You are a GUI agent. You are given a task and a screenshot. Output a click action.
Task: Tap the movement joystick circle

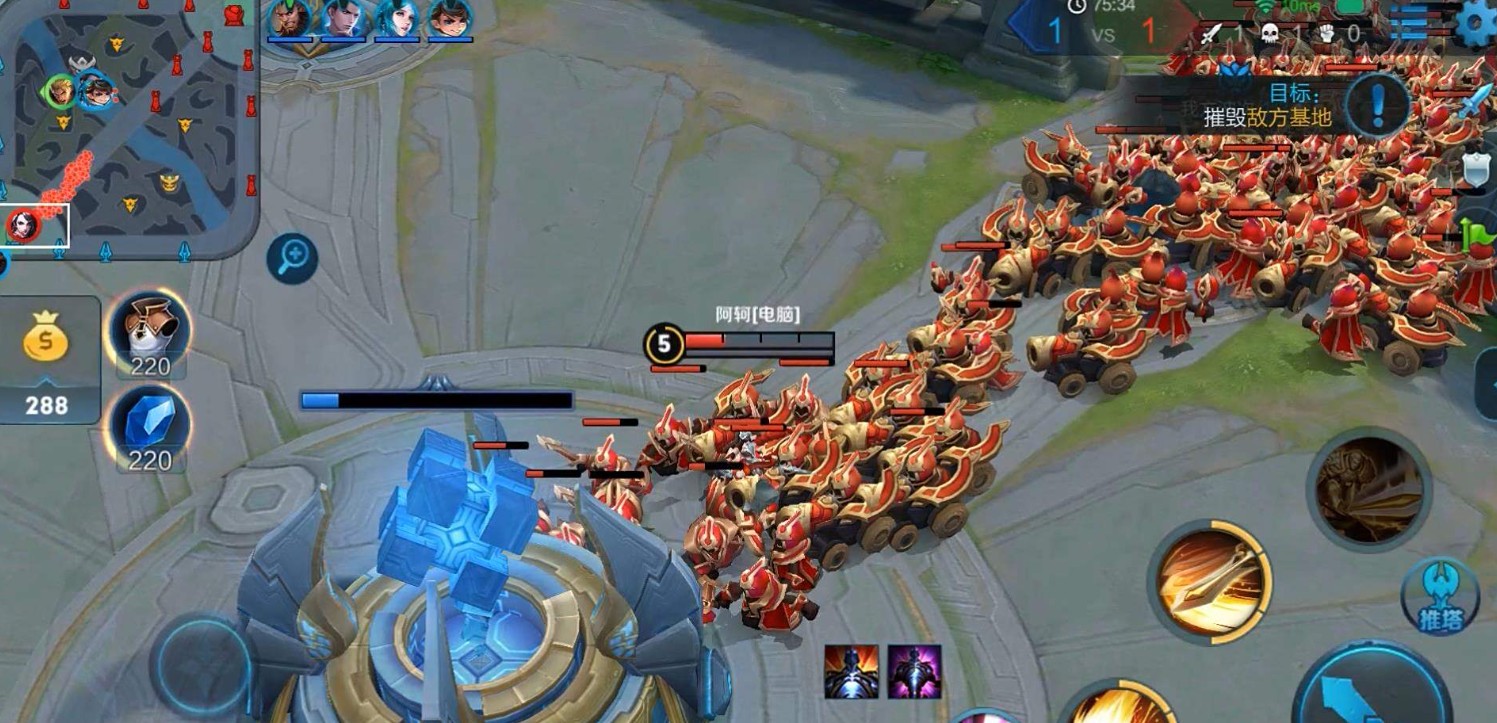click(x=203, y=665)
